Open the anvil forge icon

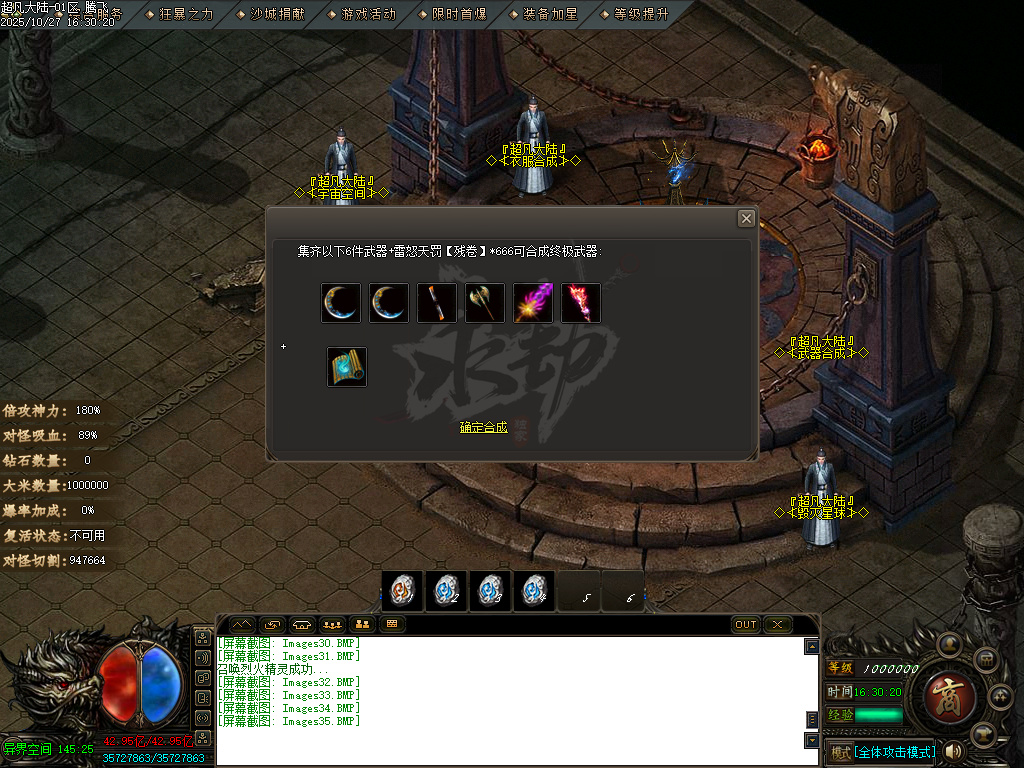pyautogui.click(x=986, y=733)
